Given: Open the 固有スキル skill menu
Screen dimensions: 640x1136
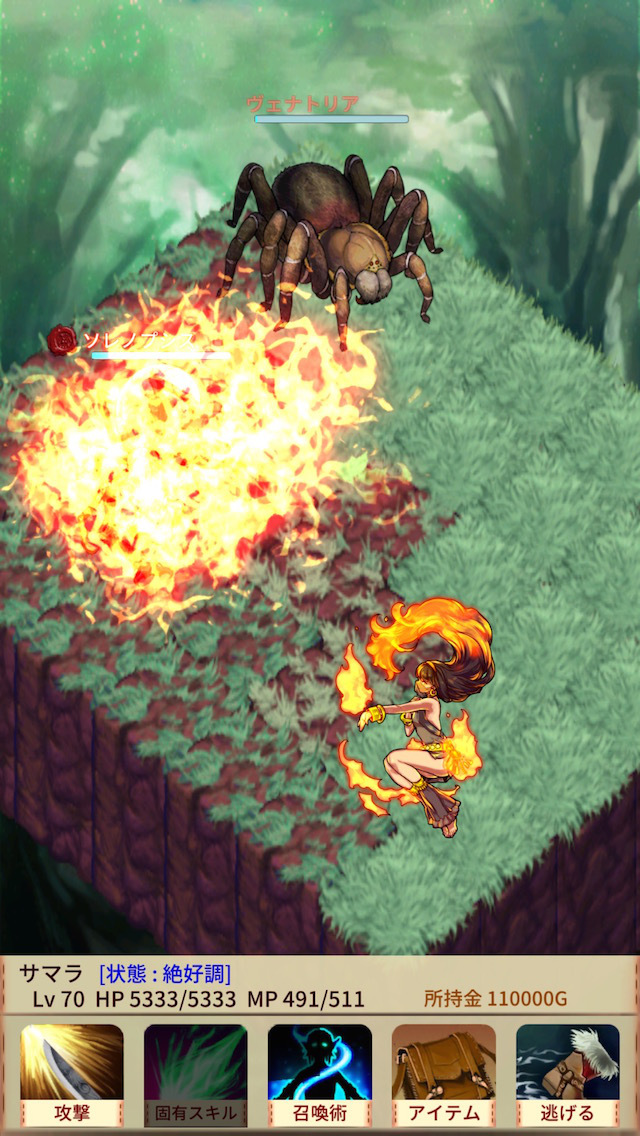Looking at the screenshot, I should click(x=196, y=1074).
